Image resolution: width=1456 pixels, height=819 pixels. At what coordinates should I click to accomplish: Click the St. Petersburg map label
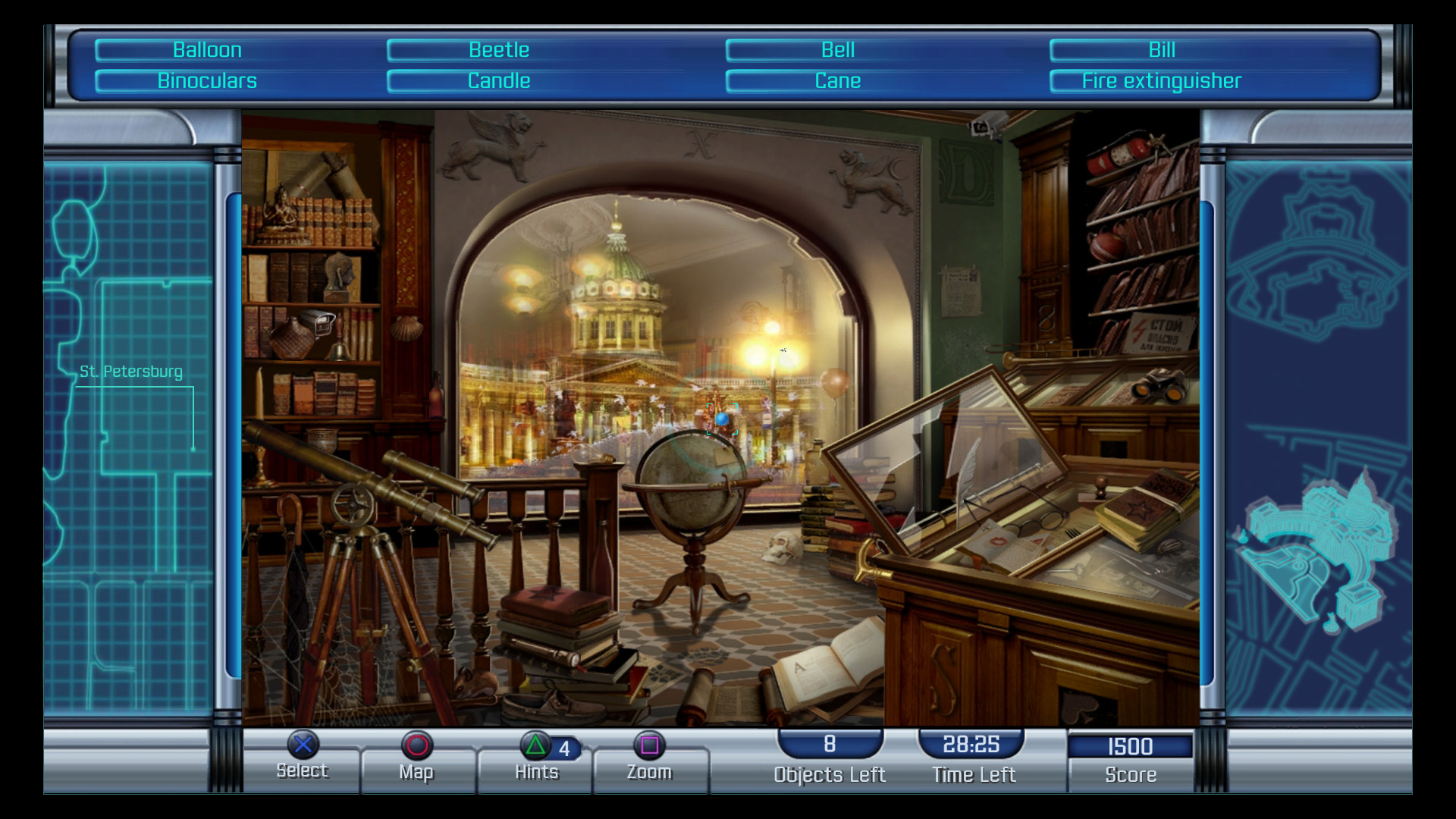[x=131, y=372]
